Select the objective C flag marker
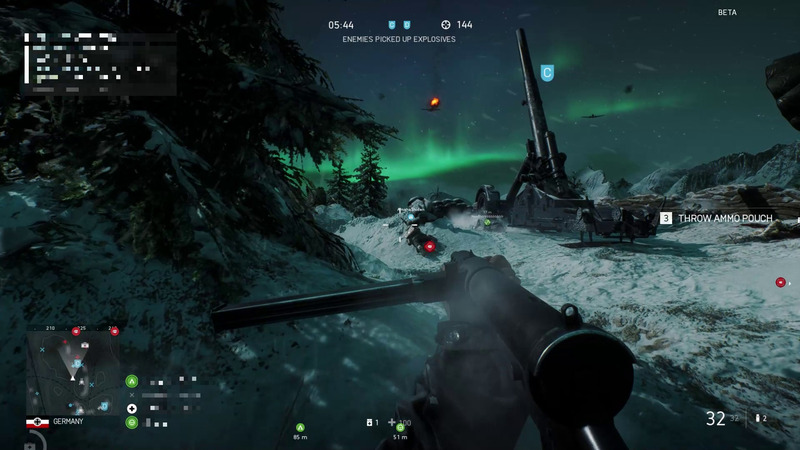800x450 pixels. [547, 72]
